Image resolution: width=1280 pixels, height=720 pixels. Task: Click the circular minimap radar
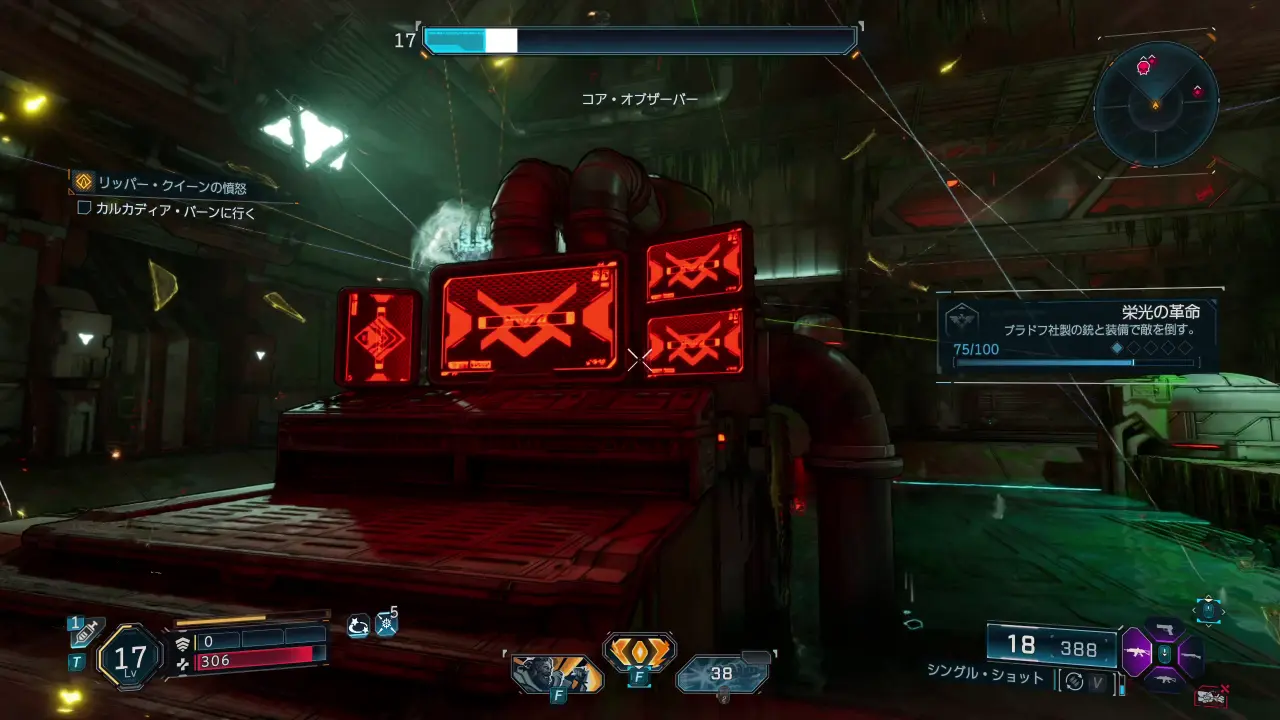(x=1155, y=103)
